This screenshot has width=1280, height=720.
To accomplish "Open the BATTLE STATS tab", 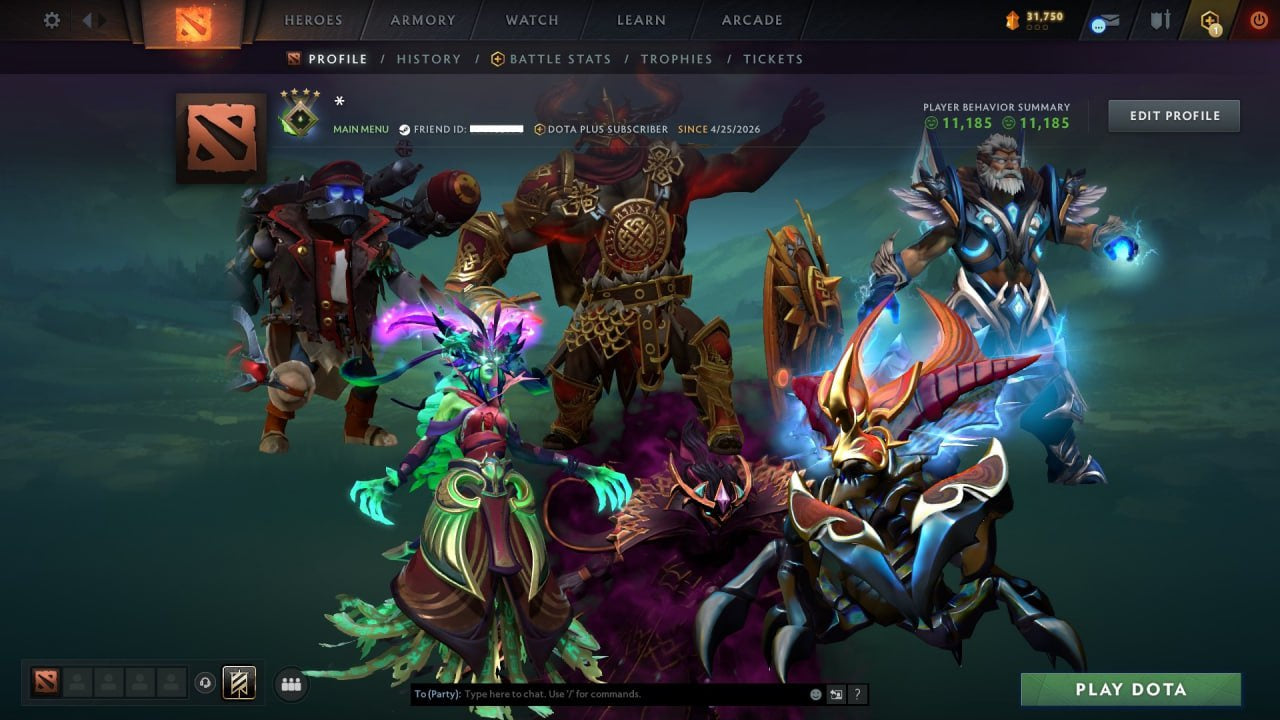I will coord(560,59).
